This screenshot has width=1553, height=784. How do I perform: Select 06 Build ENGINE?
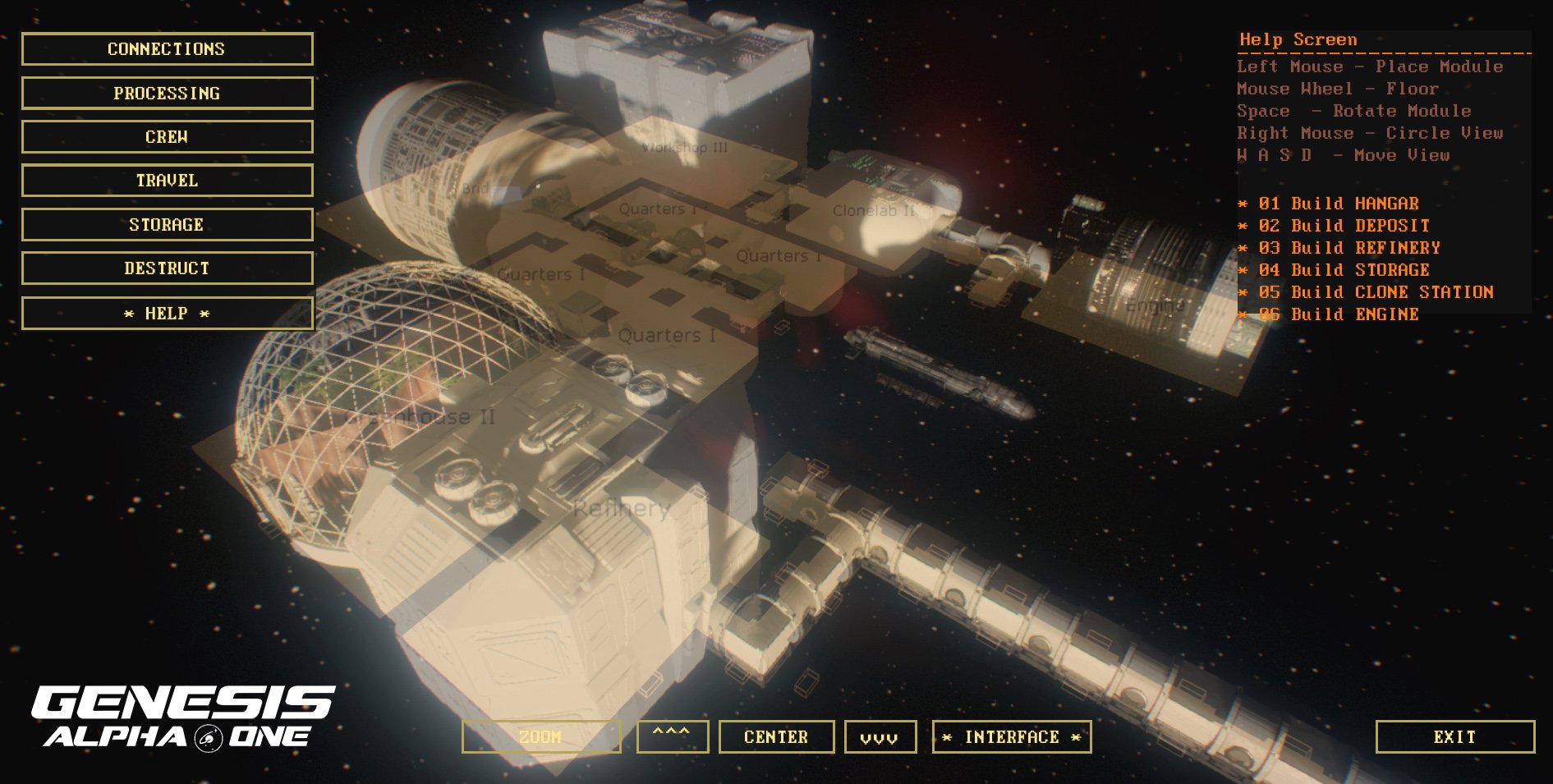pyautogui.click(x=1327, y=314)
